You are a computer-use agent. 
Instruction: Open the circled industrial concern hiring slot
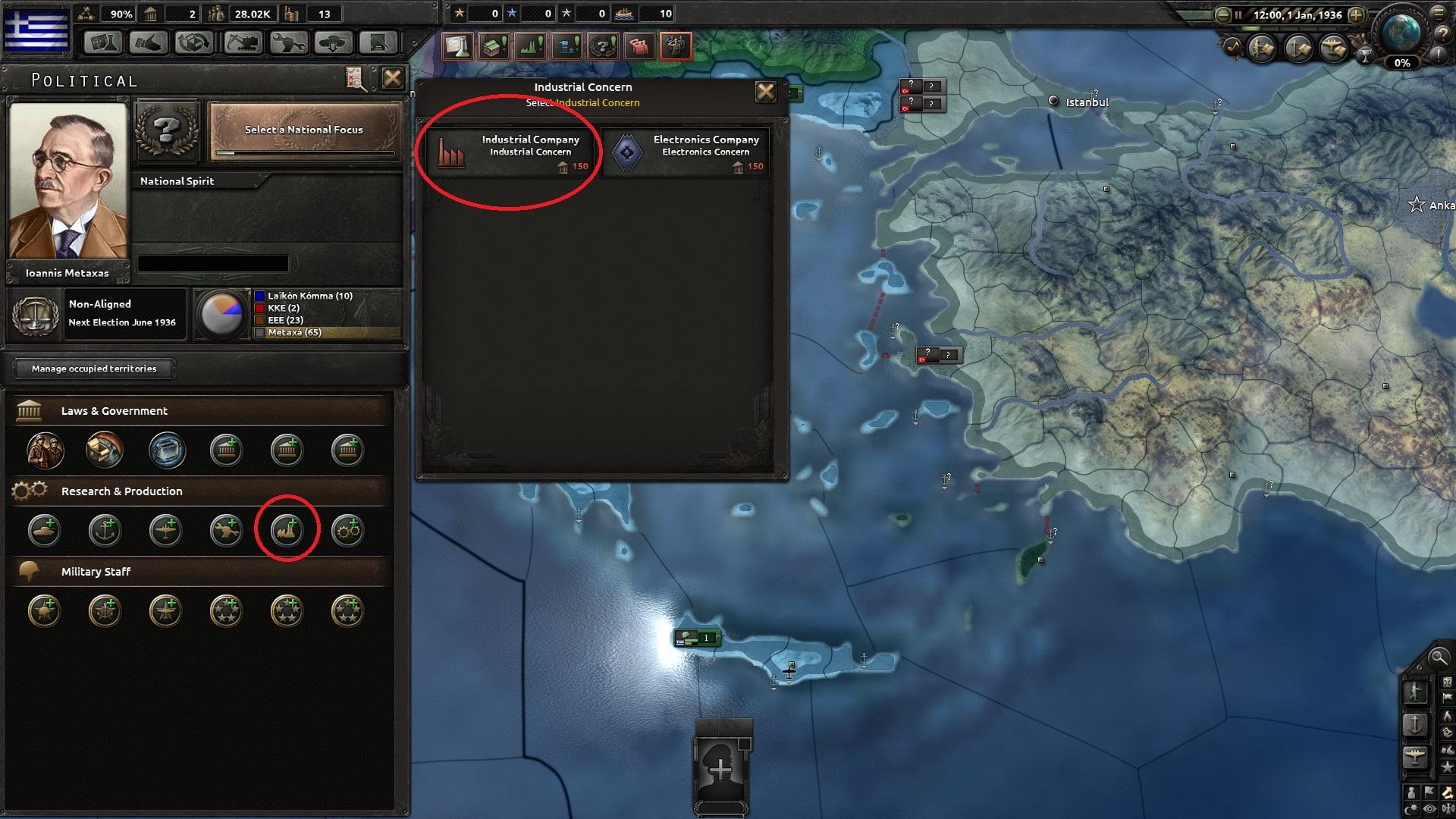pyautogui.click(x=287, y=531)
